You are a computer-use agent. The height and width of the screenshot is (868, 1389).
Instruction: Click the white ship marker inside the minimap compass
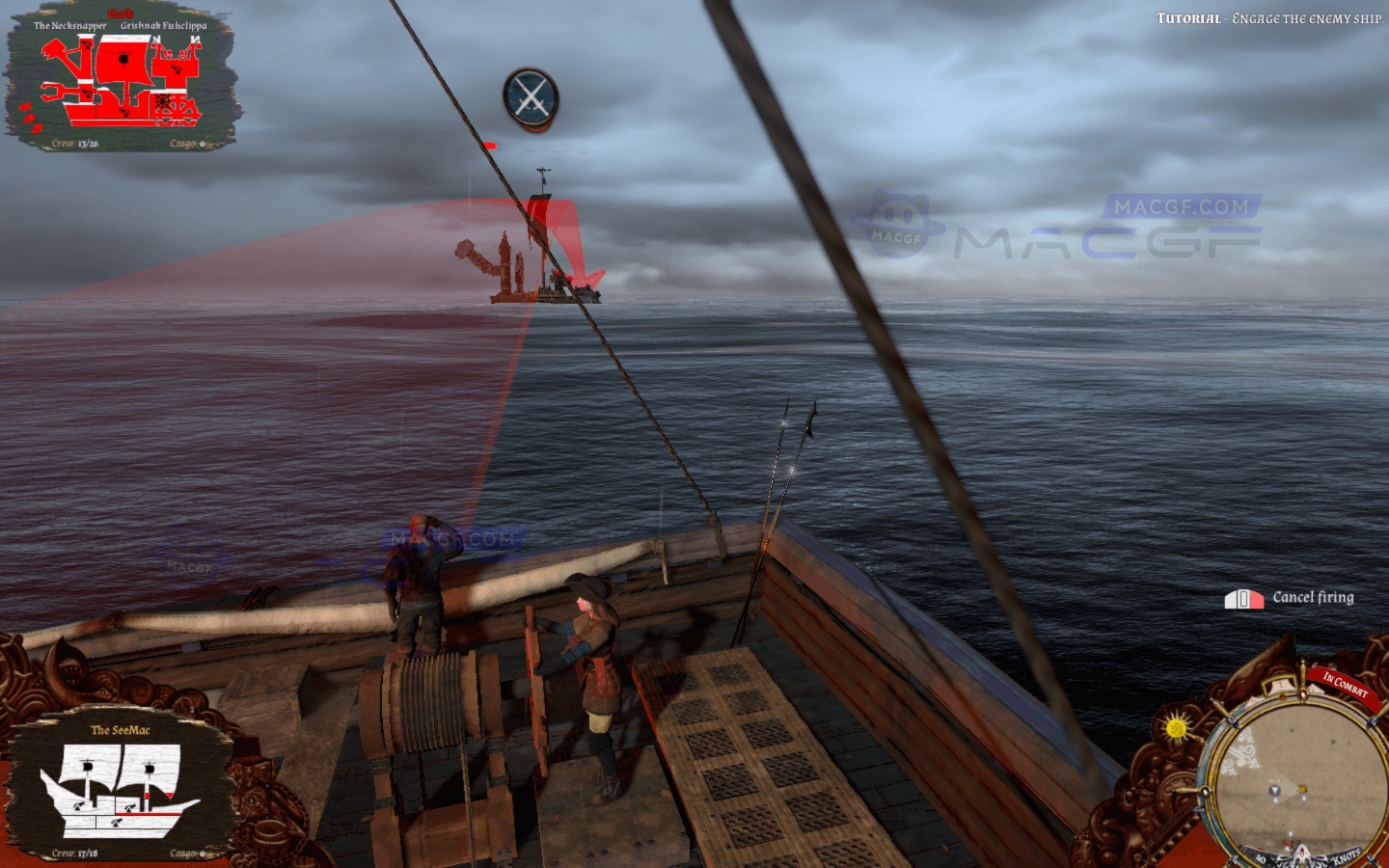click(x=1275, y=791)
